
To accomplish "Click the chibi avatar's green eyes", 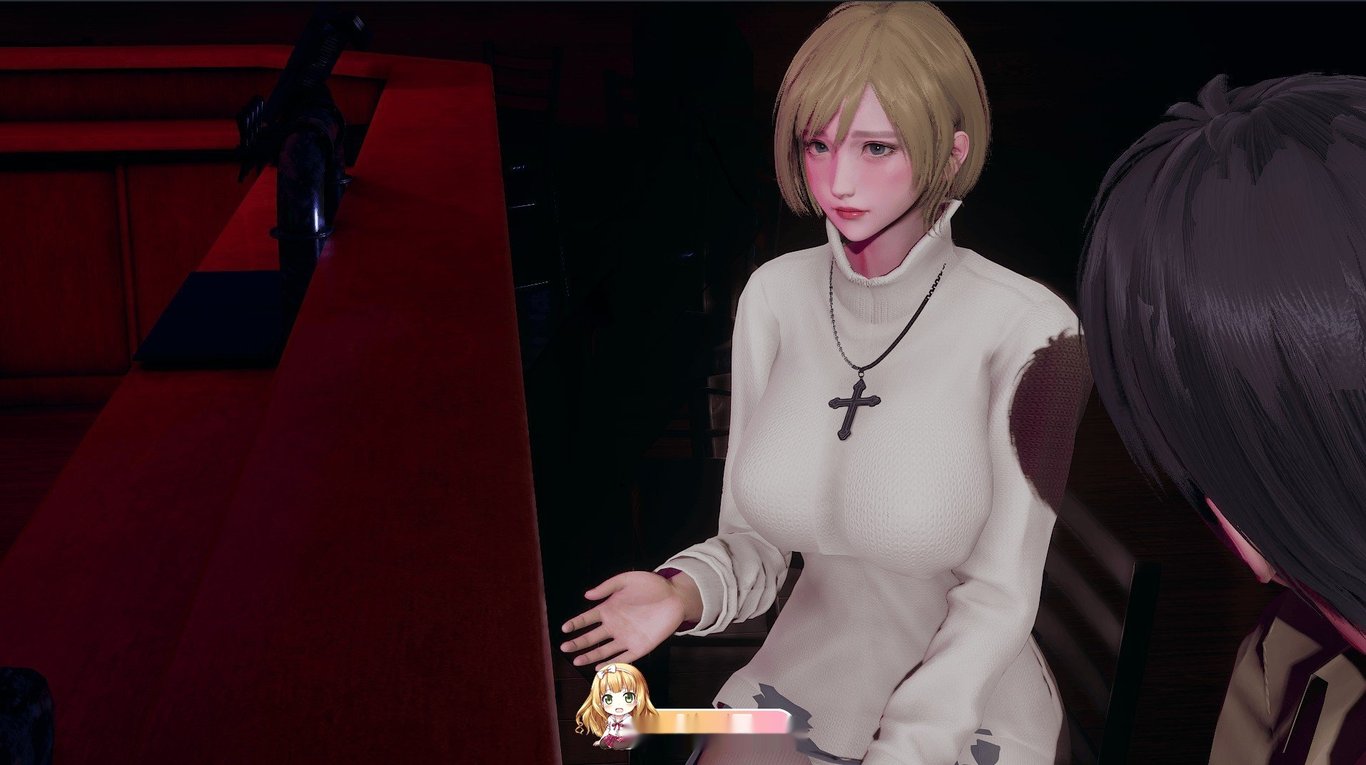I will click(620, 697).
